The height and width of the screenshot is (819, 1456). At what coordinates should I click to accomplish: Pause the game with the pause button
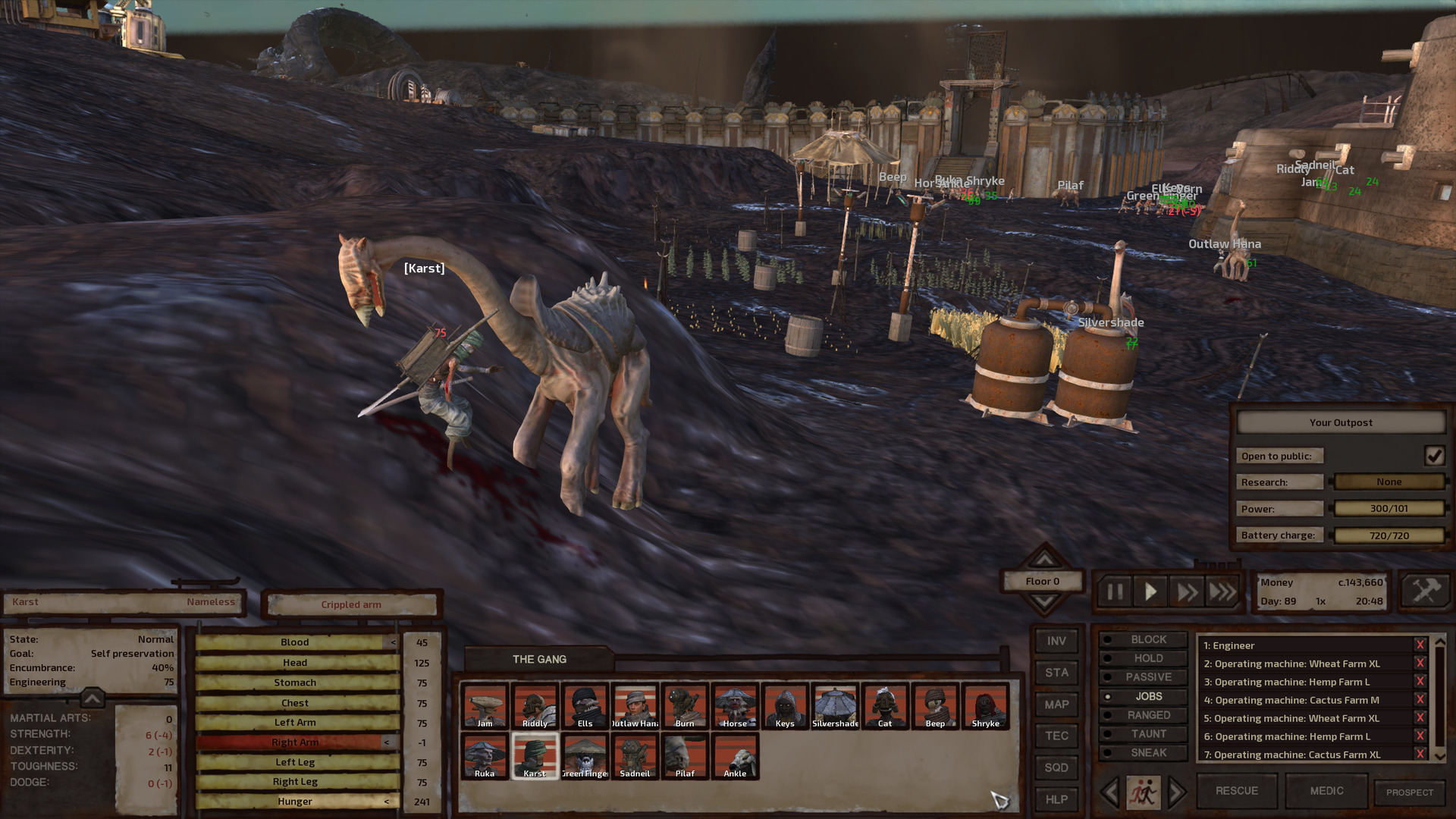[1114, 592]
